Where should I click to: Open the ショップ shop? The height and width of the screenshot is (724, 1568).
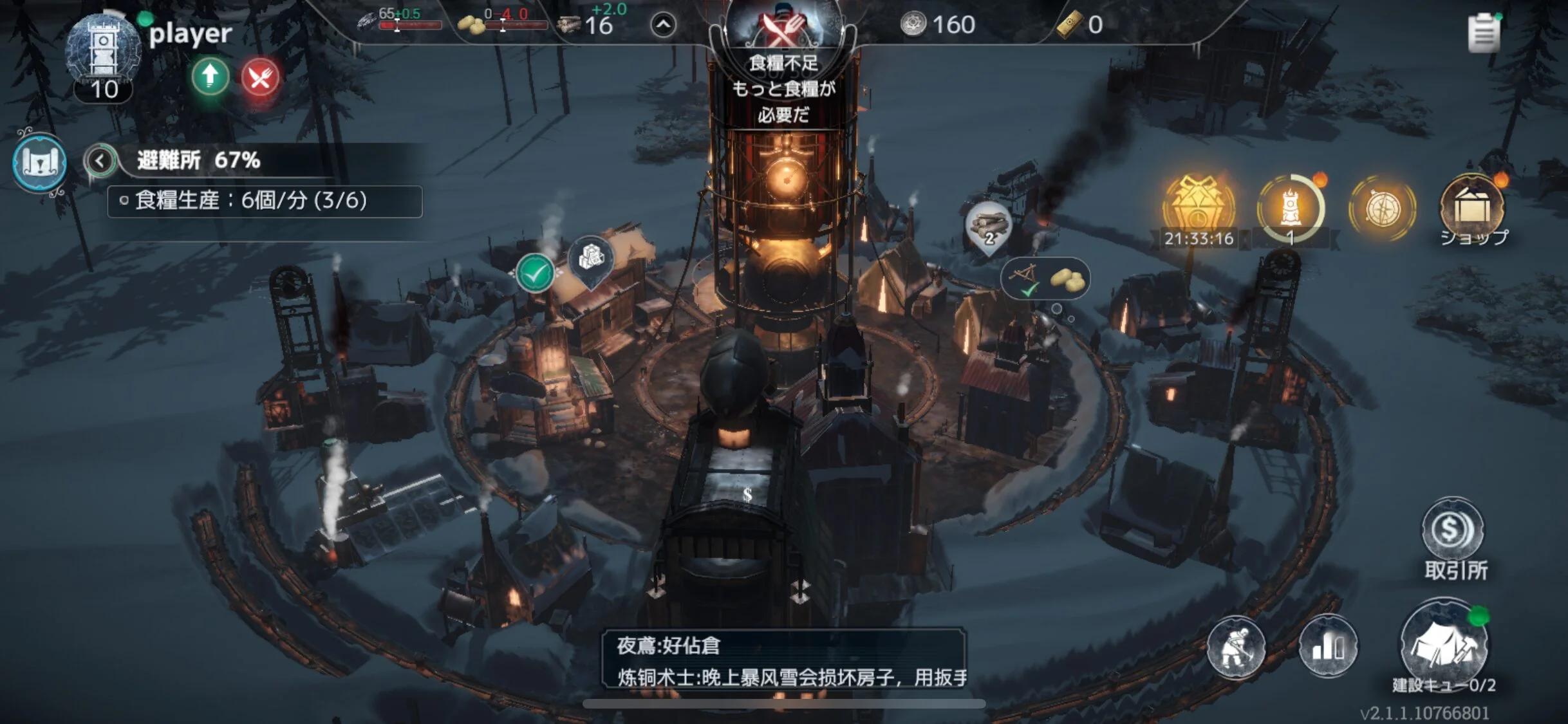coord(1472,210)
